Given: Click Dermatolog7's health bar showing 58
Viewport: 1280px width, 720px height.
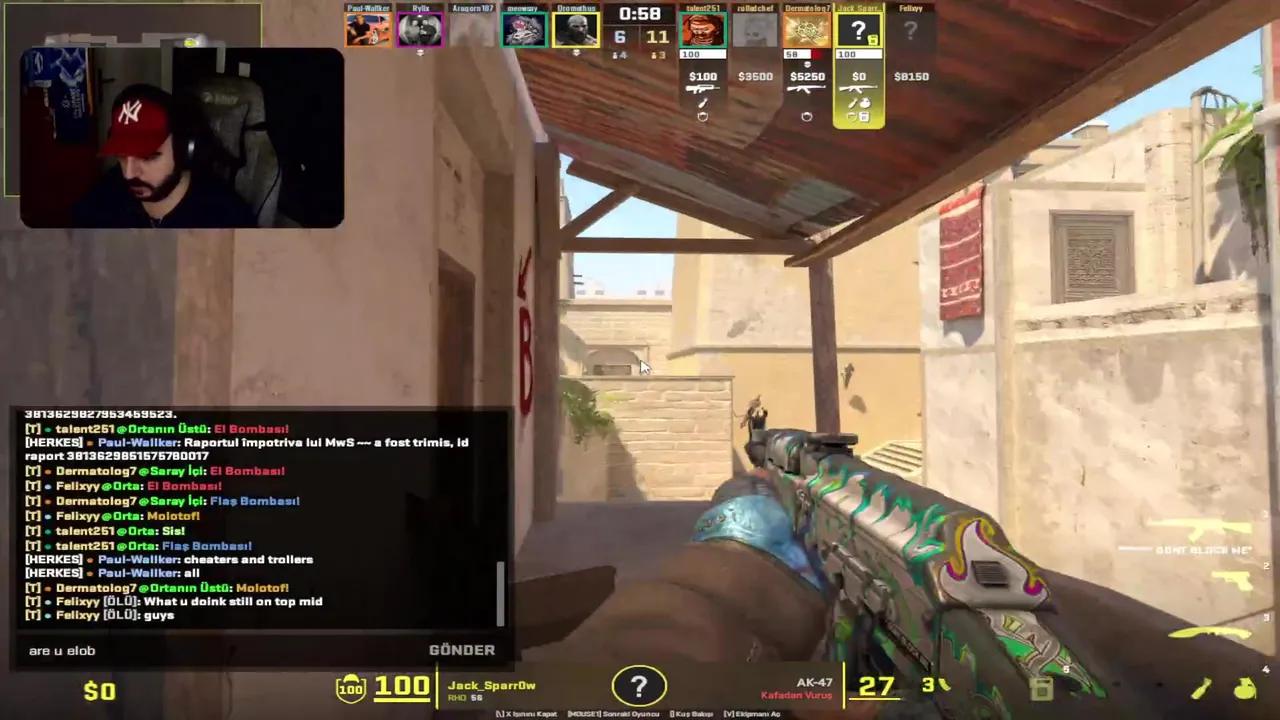Looking at the screenshot, I should pyautogui.click(x=798, y=53).
